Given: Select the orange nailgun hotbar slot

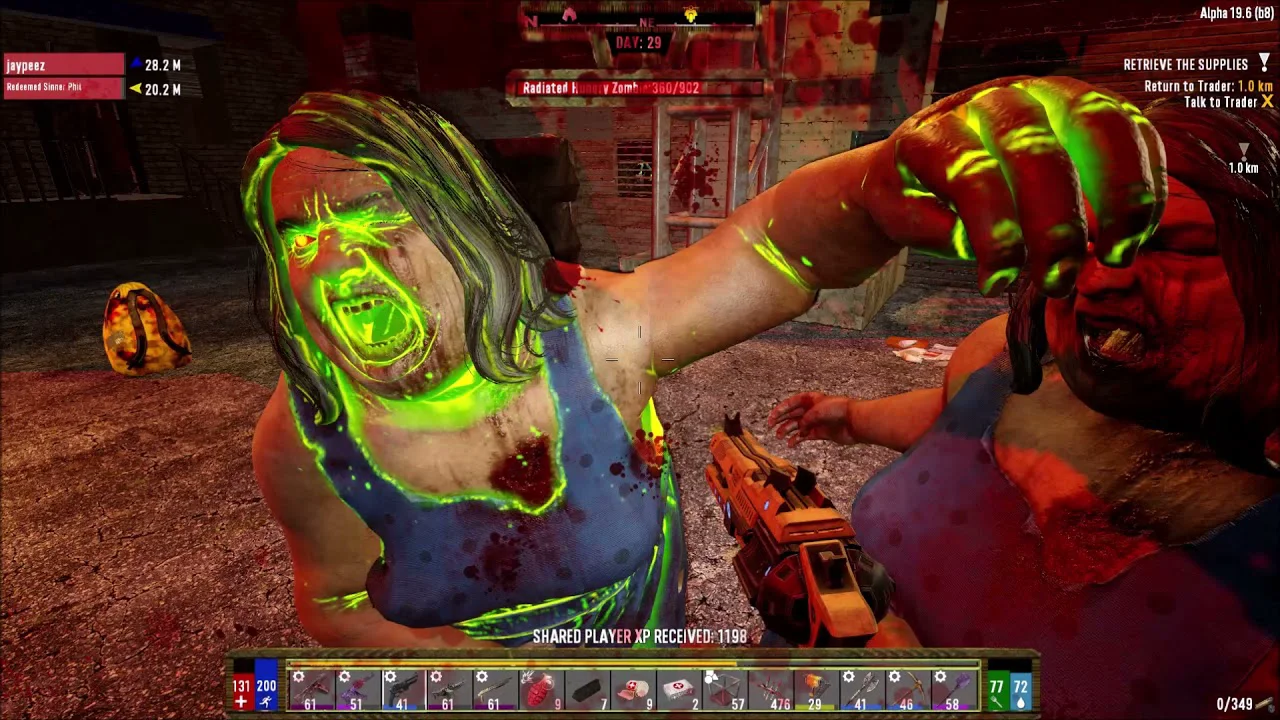Looking at the screenshot, I should tap(816, 690).
